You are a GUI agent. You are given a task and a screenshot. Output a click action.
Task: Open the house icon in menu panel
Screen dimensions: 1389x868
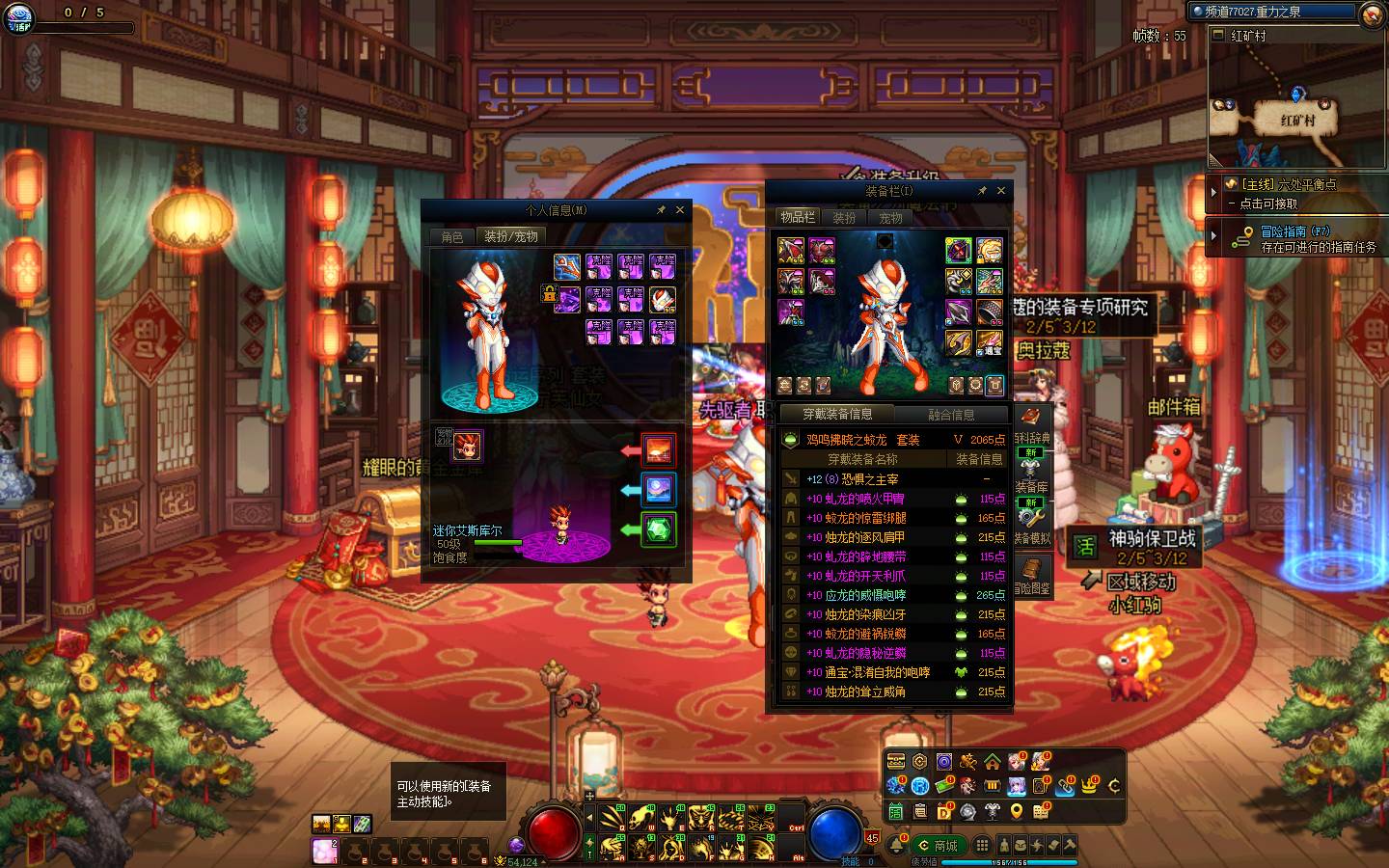992,763
